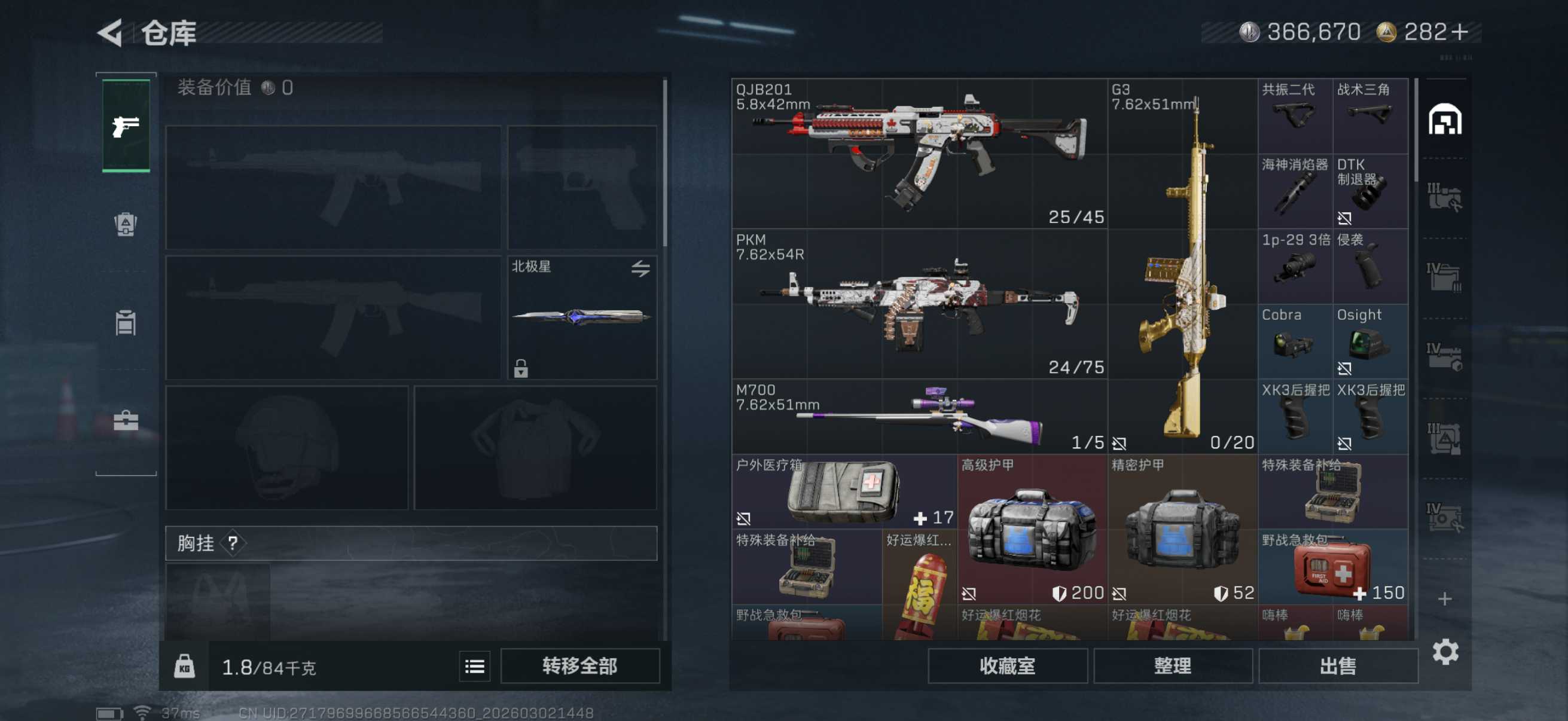
Task: Select the golden G3 rifle
Action: point(1183,266)
